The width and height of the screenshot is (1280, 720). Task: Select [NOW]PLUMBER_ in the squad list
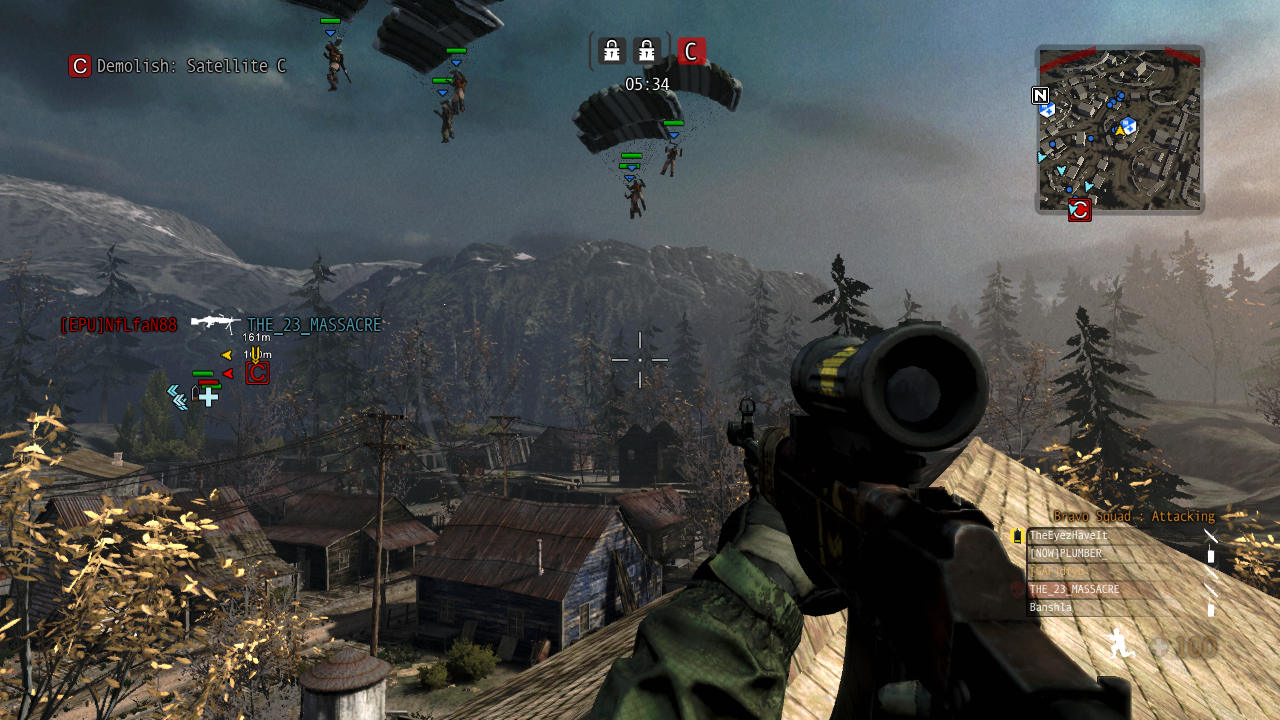tap(1066, 554)
